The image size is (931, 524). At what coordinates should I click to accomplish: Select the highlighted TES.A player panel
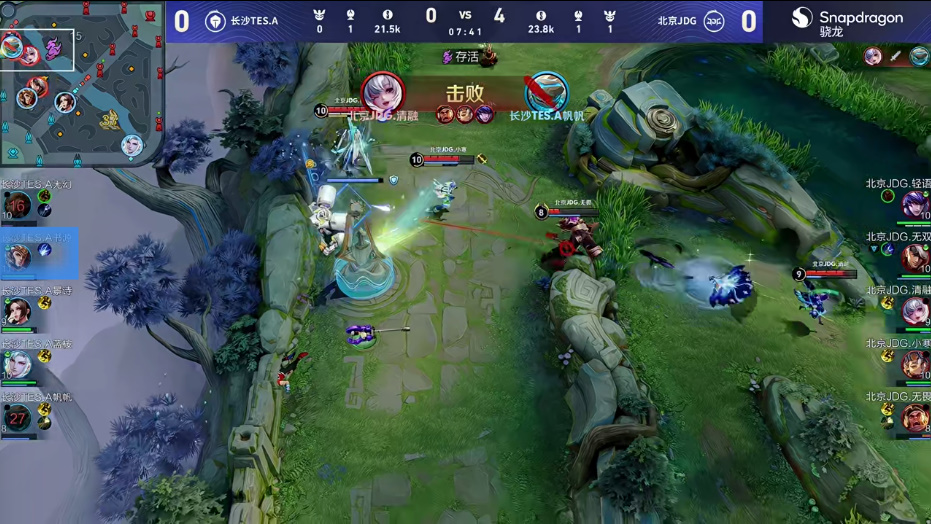(x=38, y=255)
